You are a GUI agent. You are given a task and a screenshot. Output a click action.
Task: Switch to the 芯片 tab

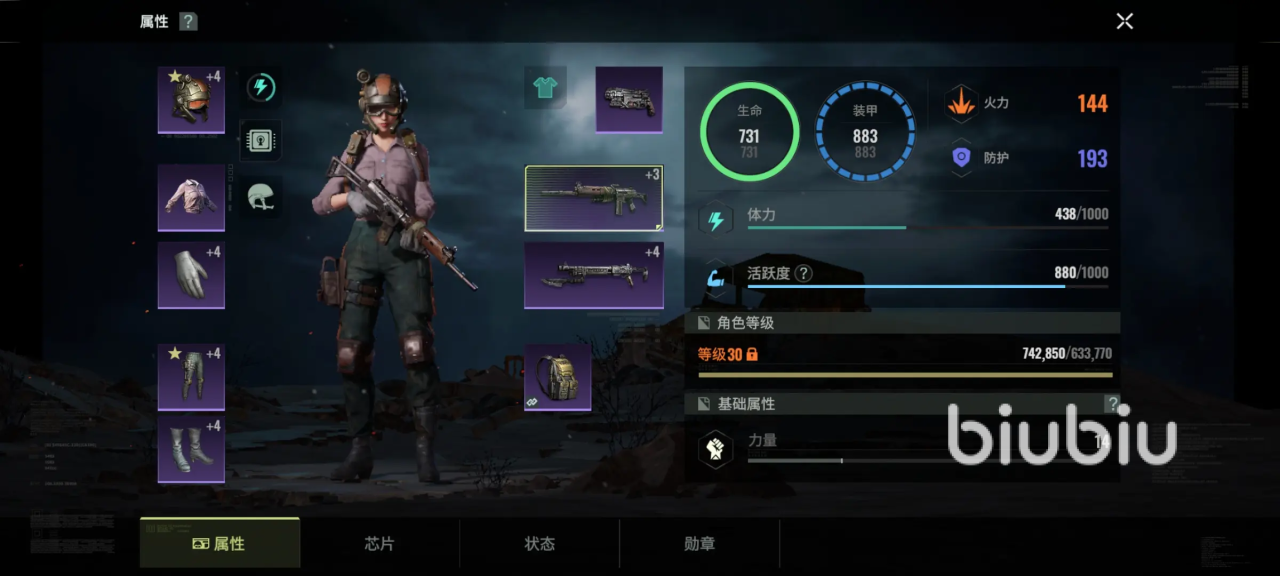[x=380, y=544]
